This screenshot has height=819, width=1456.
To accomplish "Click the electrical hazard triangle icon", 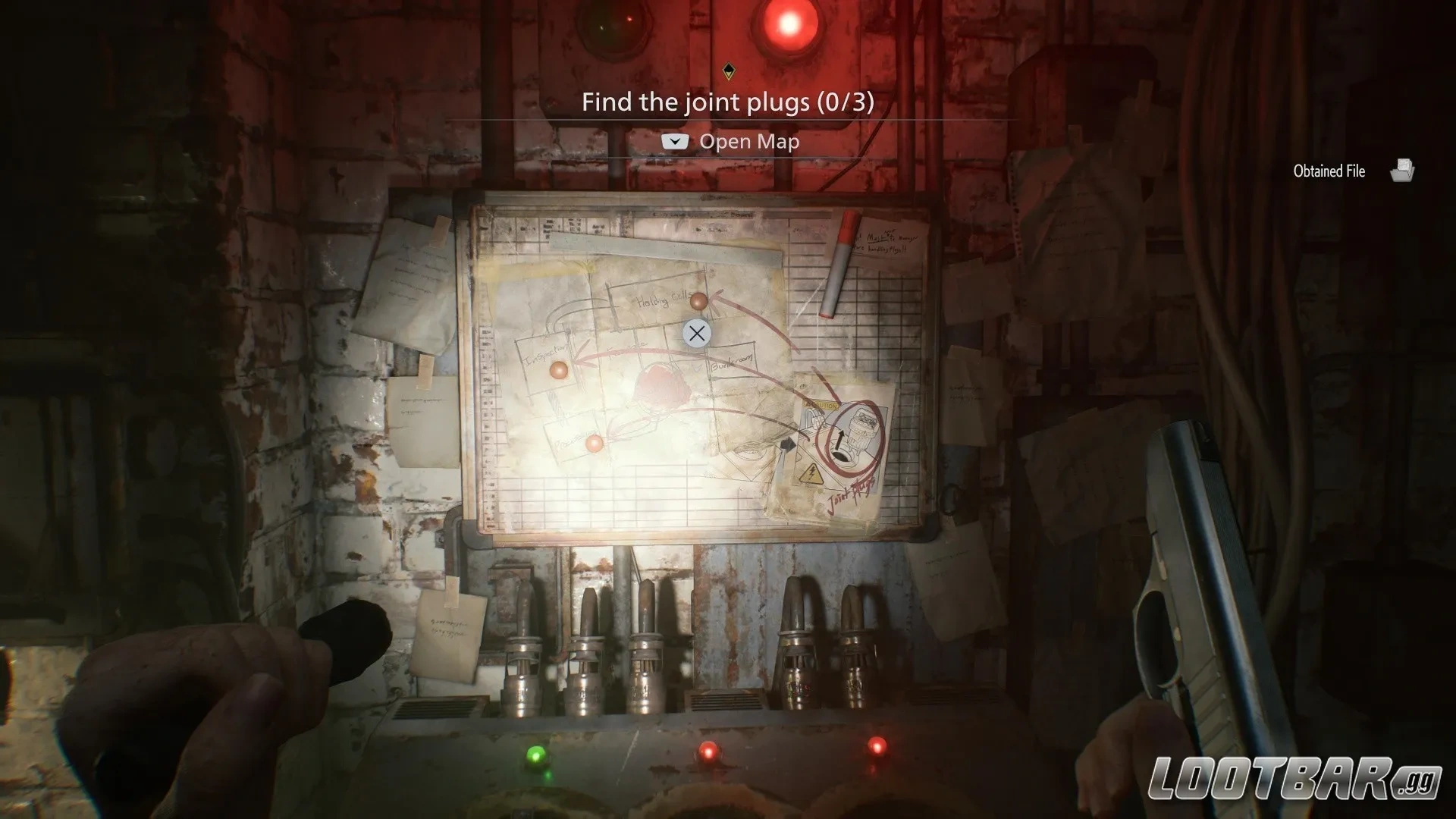I will tap(813, 475).
